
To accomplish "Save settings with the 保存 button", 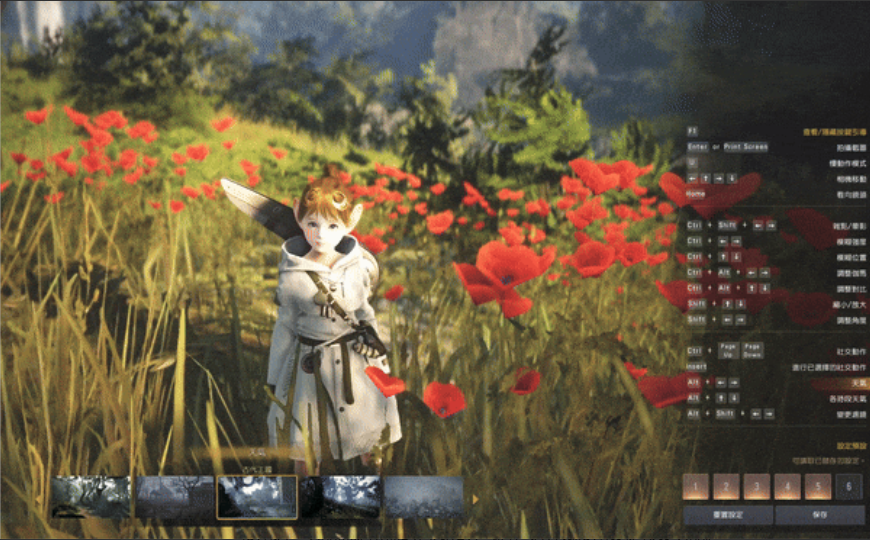I will pos(819,515).
